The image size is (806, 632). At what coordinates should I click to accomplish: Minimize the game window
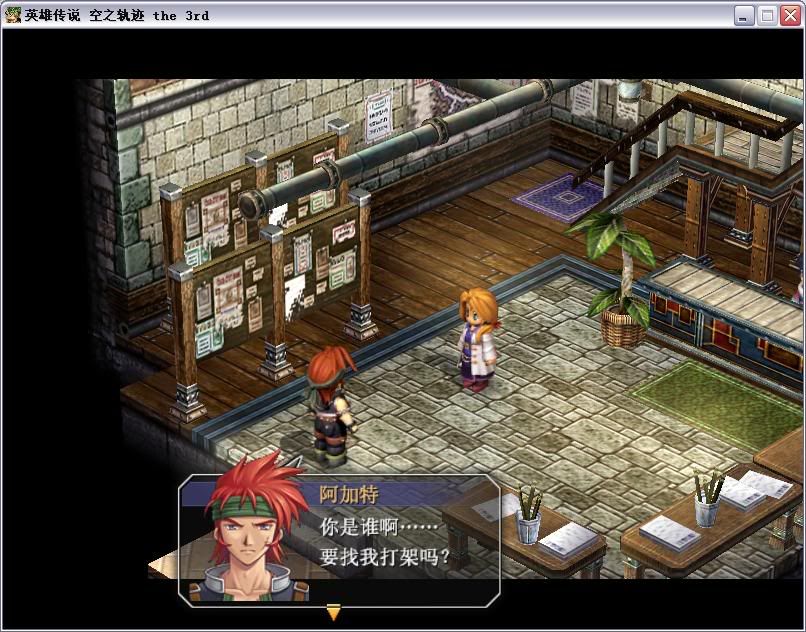pos(744,15)
